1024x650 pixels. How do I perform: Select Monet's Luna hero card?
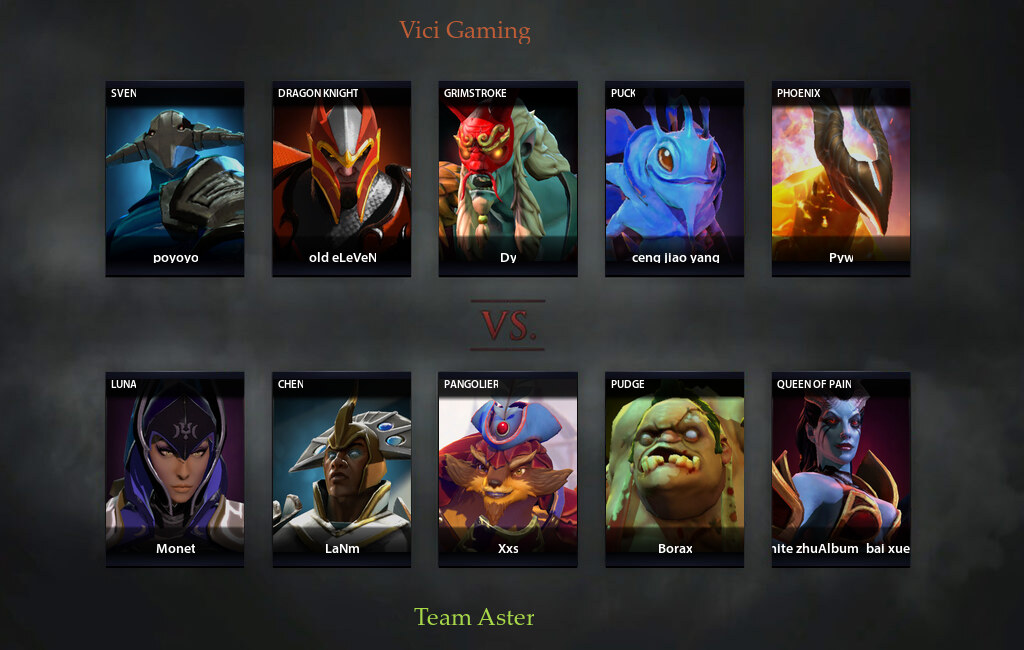click(175, 469)
